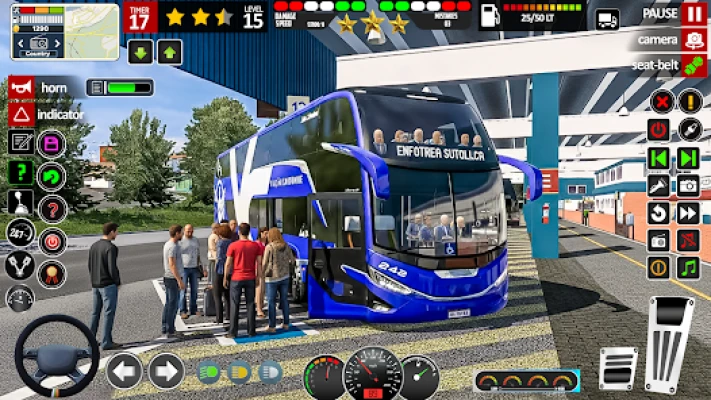Screen dimensions: 711x400
Task: Click the red X button
Action: pyautogui.click(x=660, y=101)
